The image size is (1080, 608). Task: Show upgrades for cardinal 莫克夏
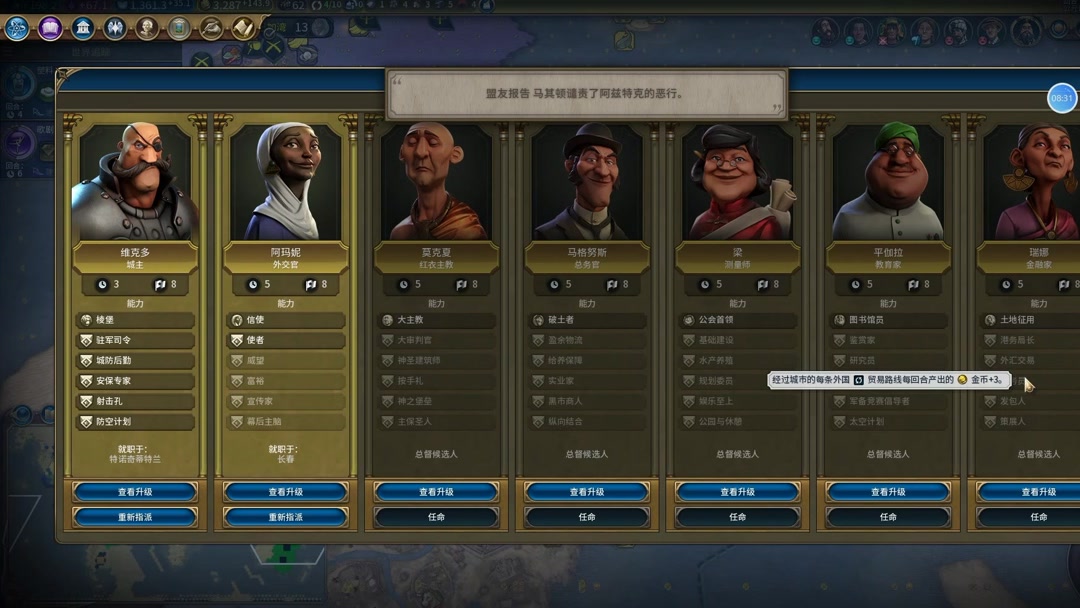[436, 492]
